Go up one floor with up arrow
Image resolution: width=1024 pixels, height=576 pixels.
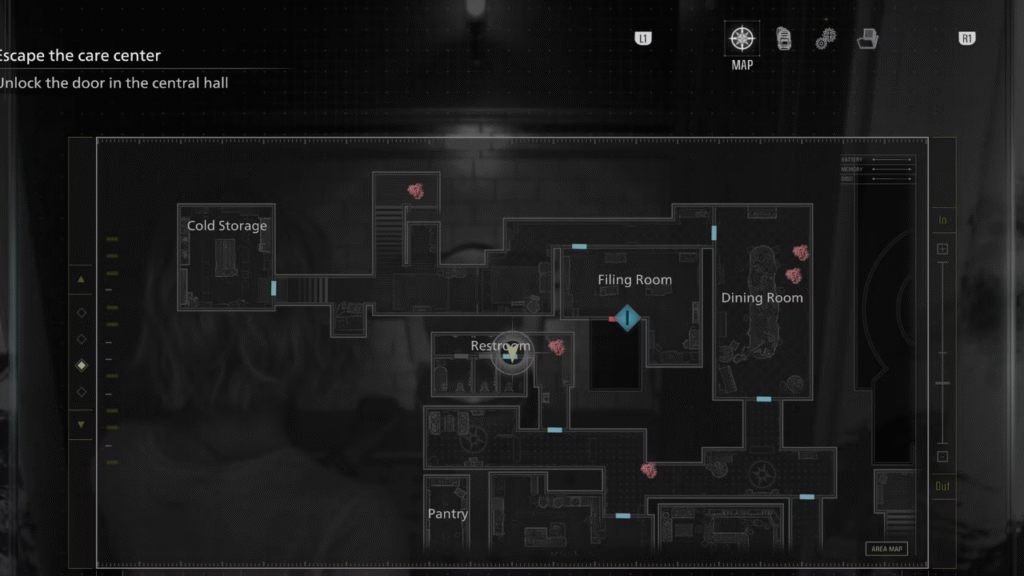[x=81, y=279]
